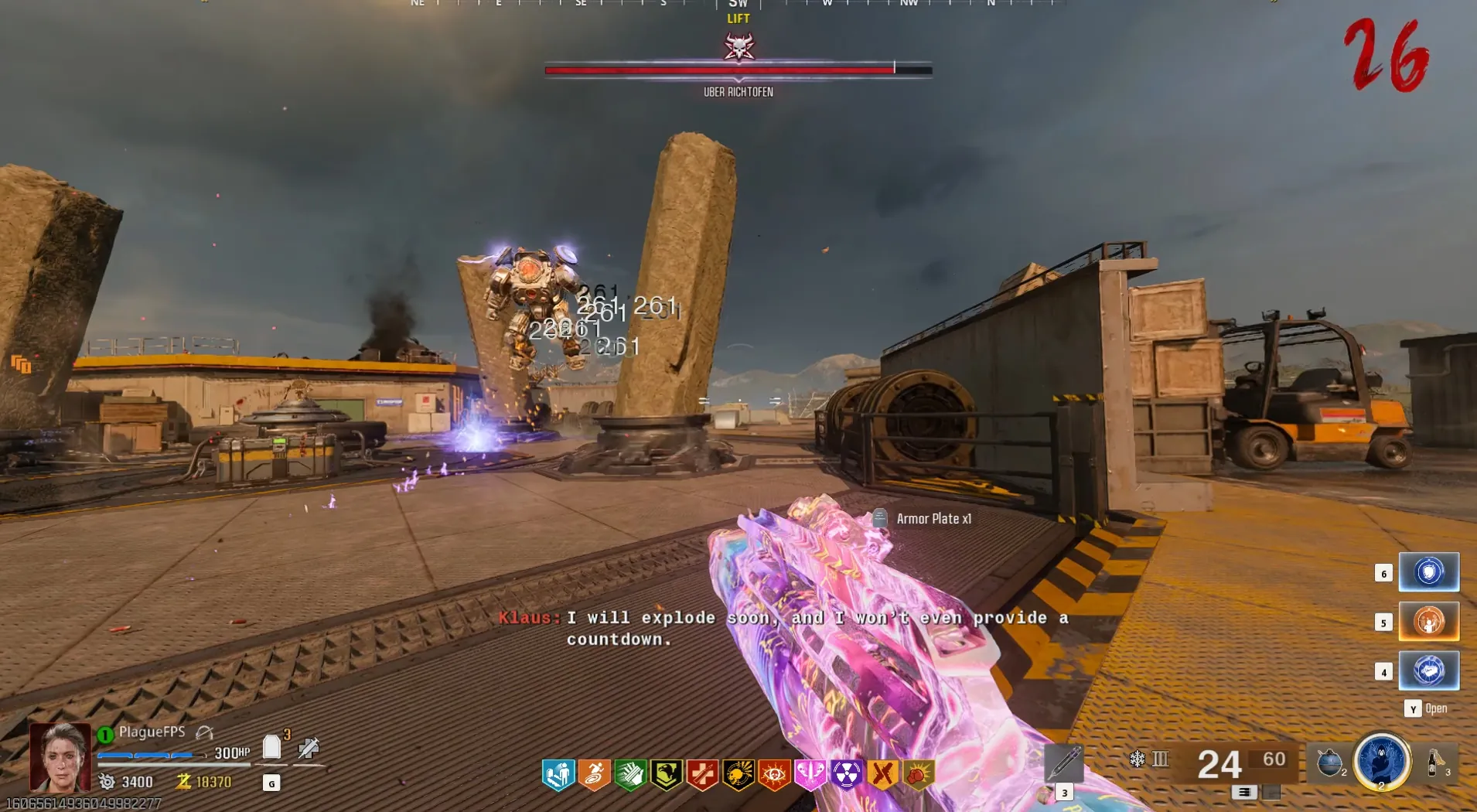Select the Vulture Aid bird perk icon
The image size is (1477, 812).
(666, 774)
